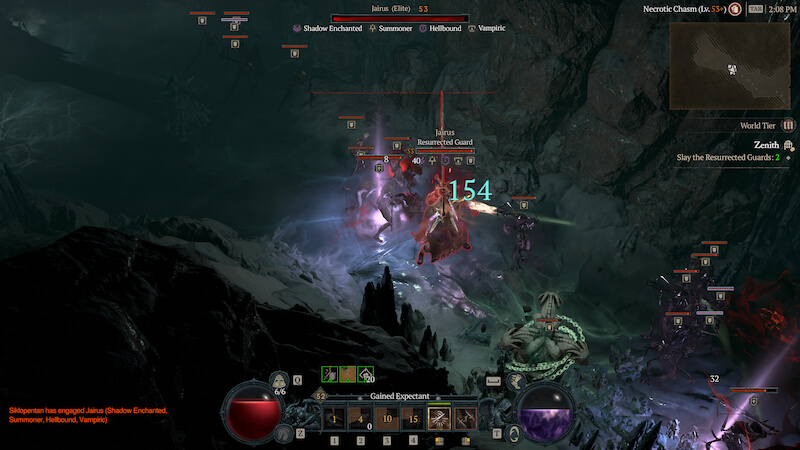Activate the skill slot on cooldown 1
The width and height of the screenshot is (800, 450).
(334, 418)
